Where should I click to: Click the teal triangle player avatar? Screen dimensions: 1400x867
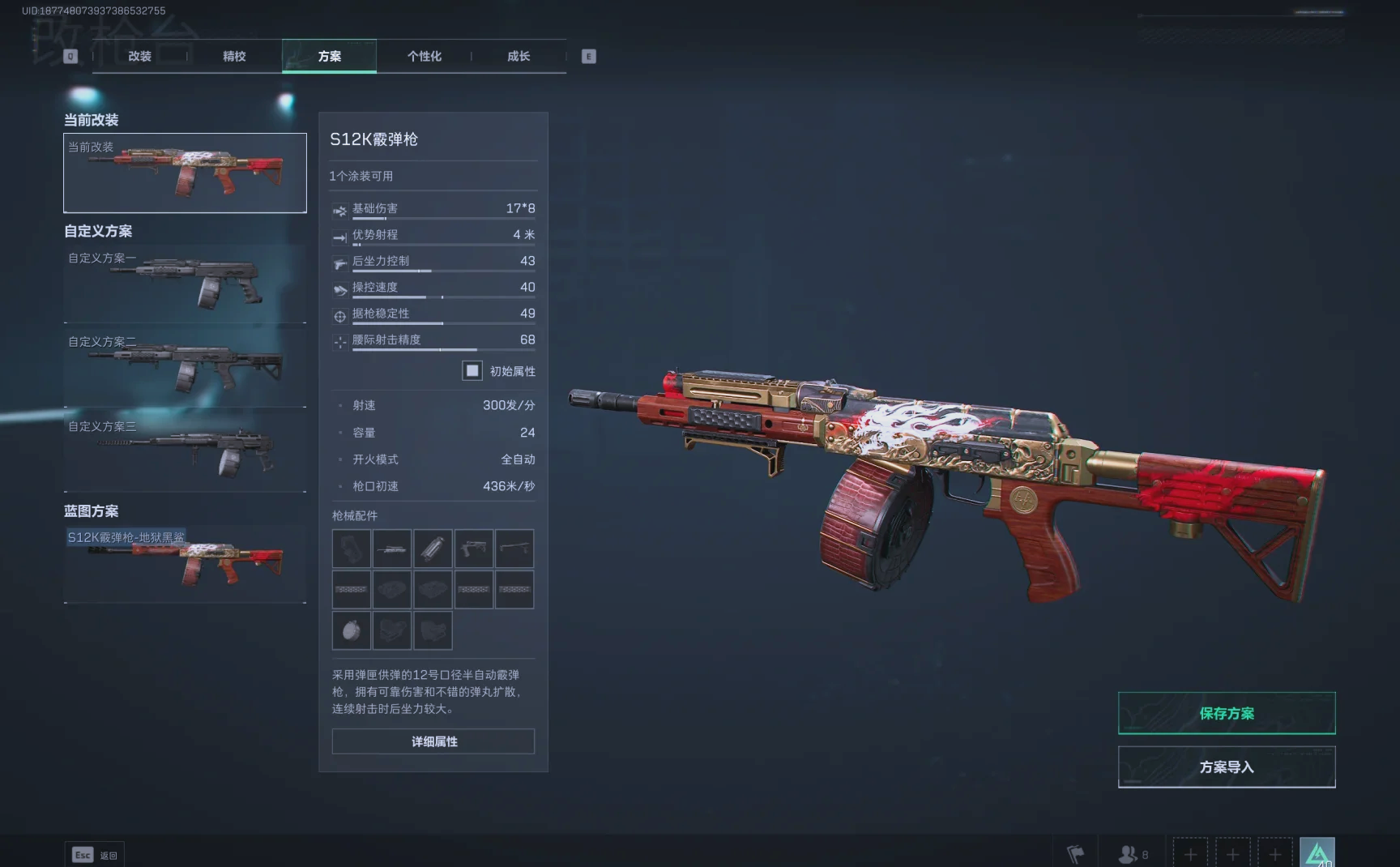point(1317,853)
